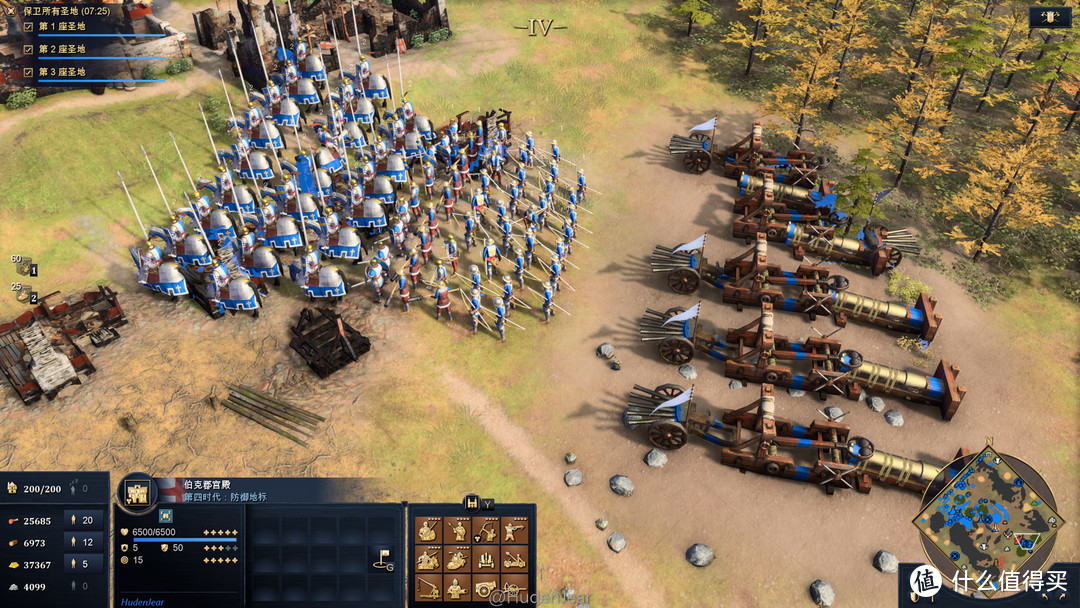
Task: Open the menu button at top right
Action: pyautogui.click(x=1049, y=17)
